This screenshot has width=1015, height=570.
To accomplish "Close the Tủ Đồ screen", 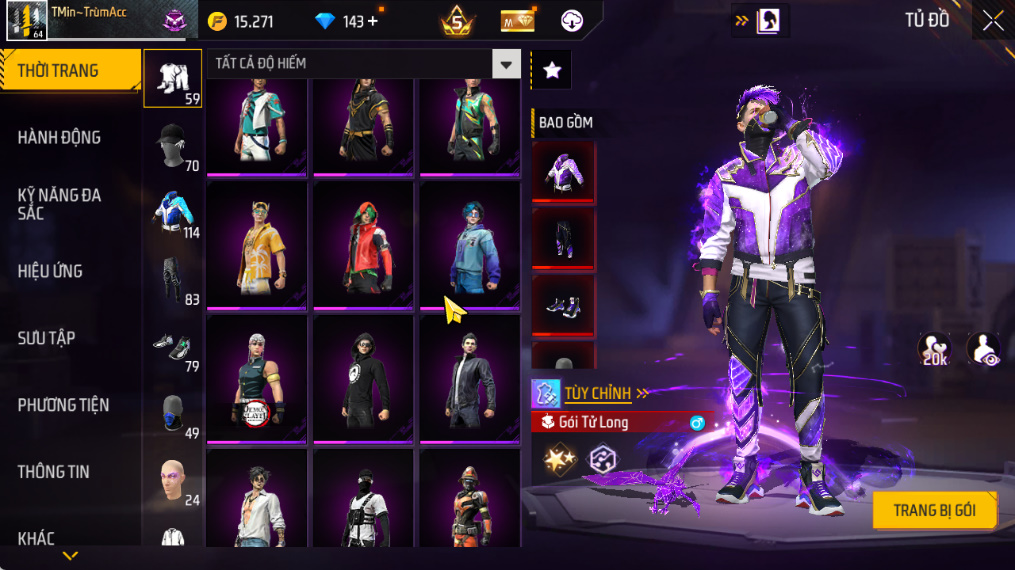I will 992,21.
